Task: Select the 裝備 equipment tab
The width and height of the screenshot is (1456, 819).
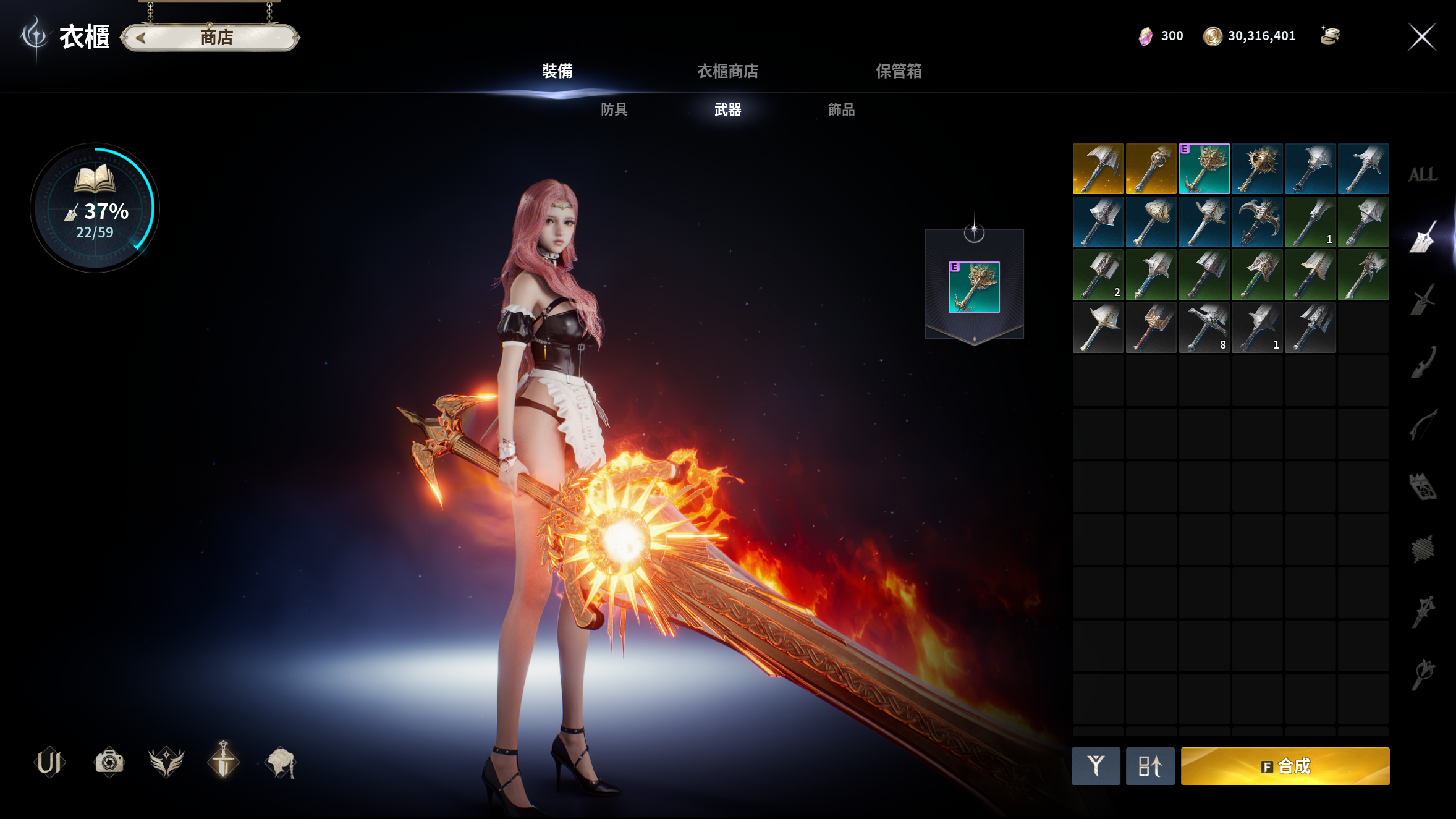Action: click(x=557, y=71)
